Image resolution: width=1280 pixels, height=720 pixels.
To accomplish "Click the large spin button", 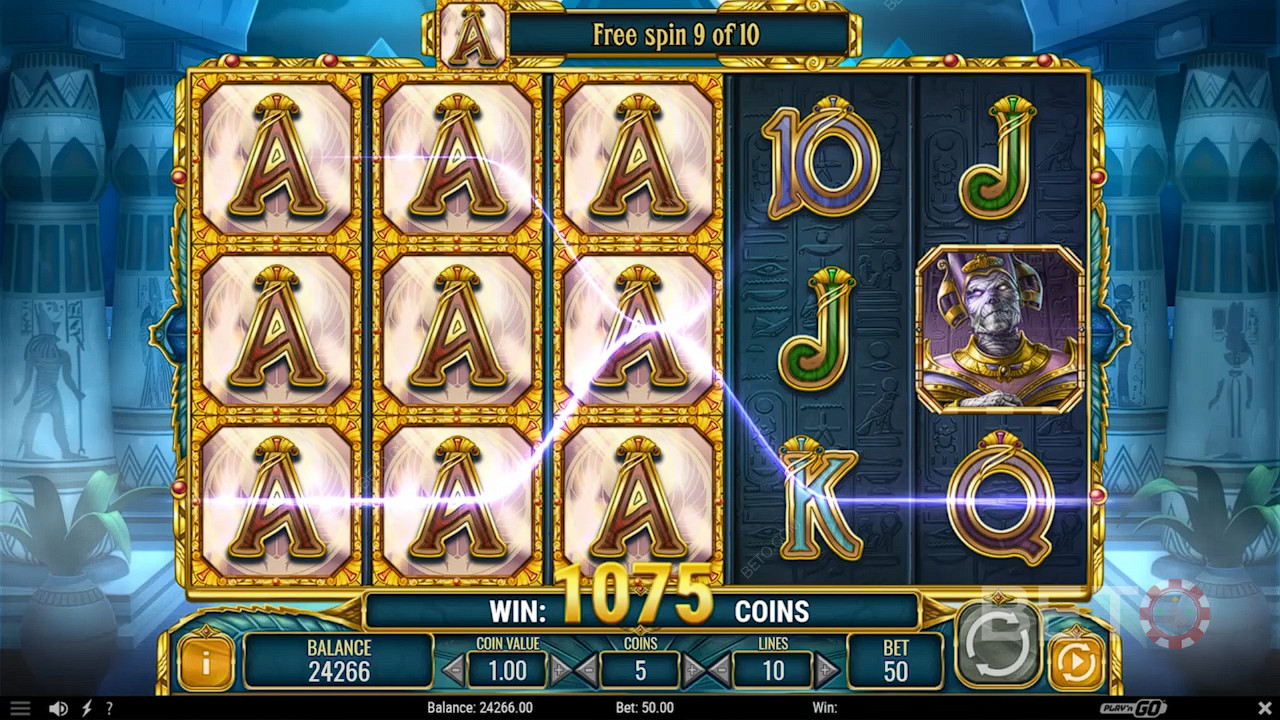I will [x=997, y=641].
